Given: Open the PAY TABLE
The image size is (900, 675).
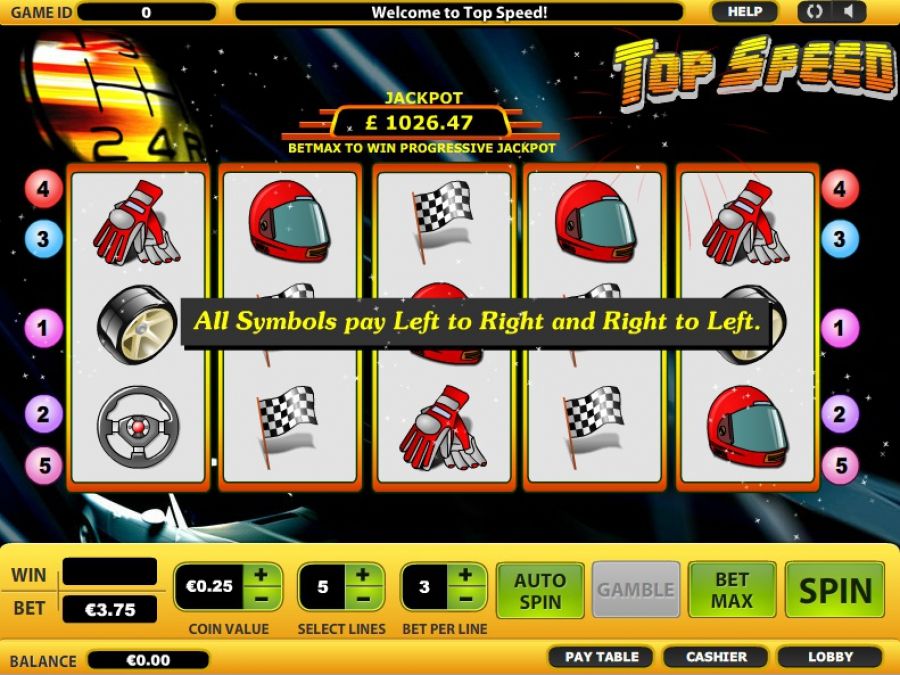Looking at the screenshot, I should click(601, 657).
